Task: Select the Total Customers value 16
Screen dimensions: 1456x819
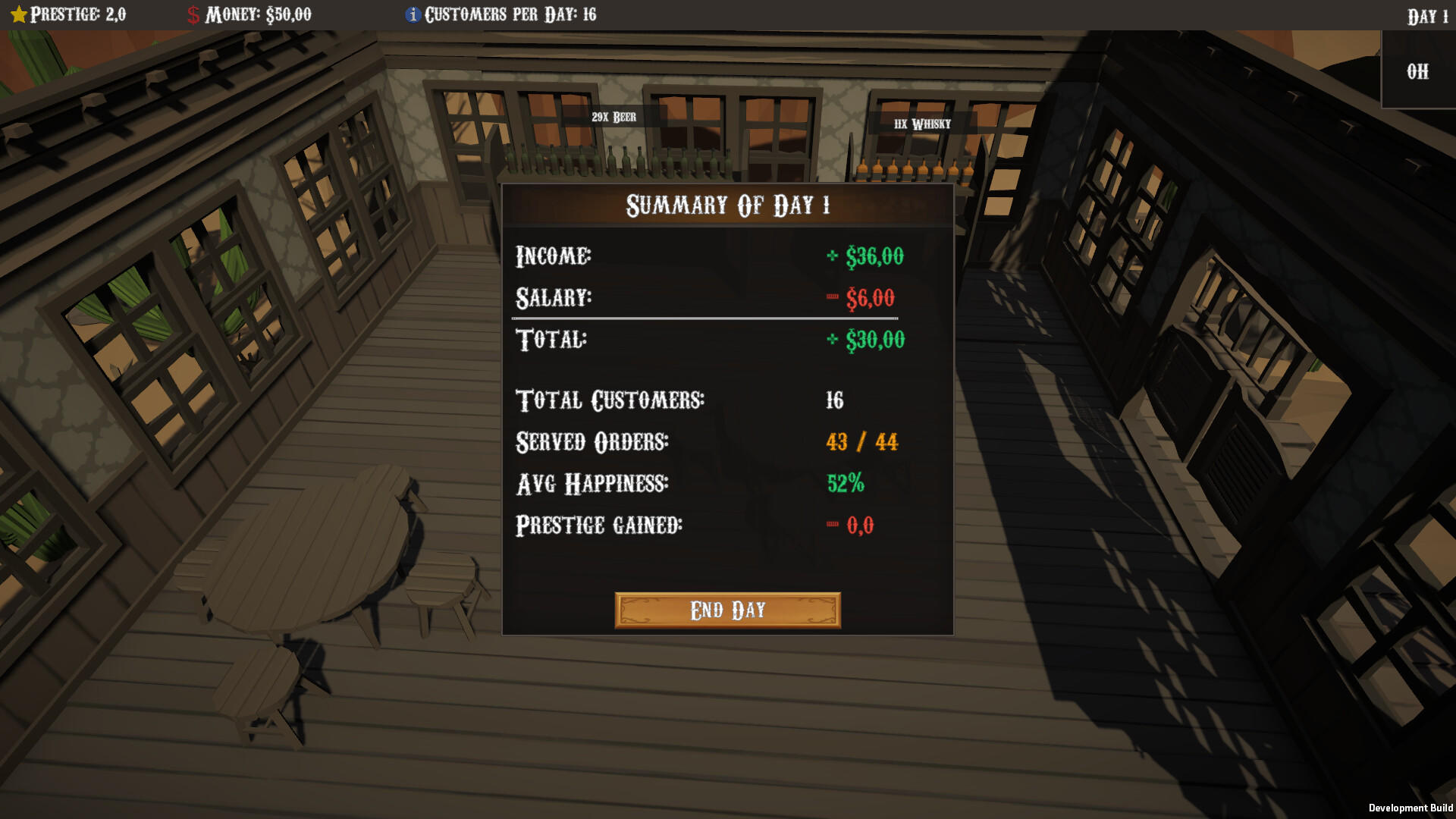Action: click(x=835, y=401)
